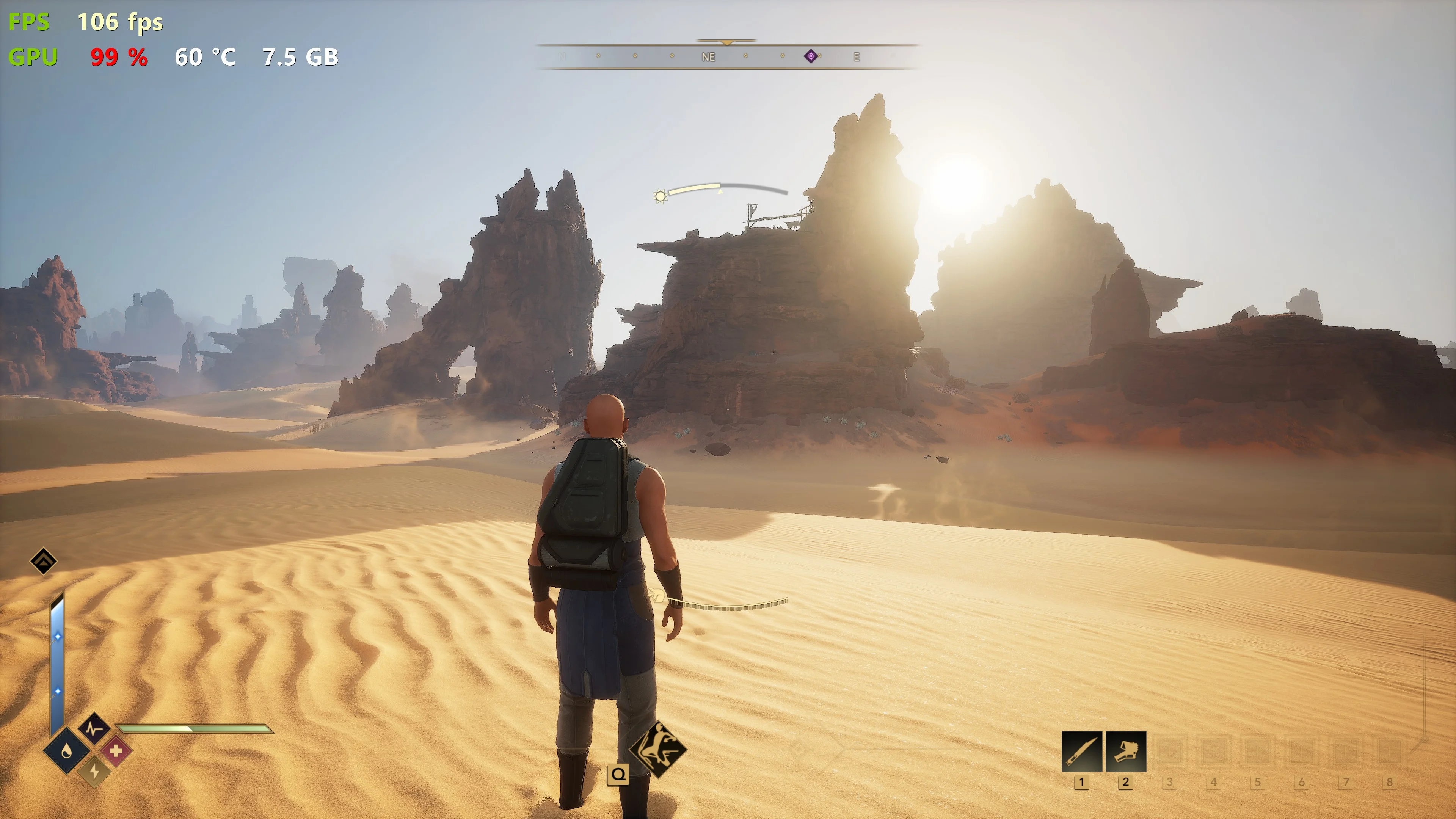Click the sun icon on the day-cycle arc

(x=660, y=196)
